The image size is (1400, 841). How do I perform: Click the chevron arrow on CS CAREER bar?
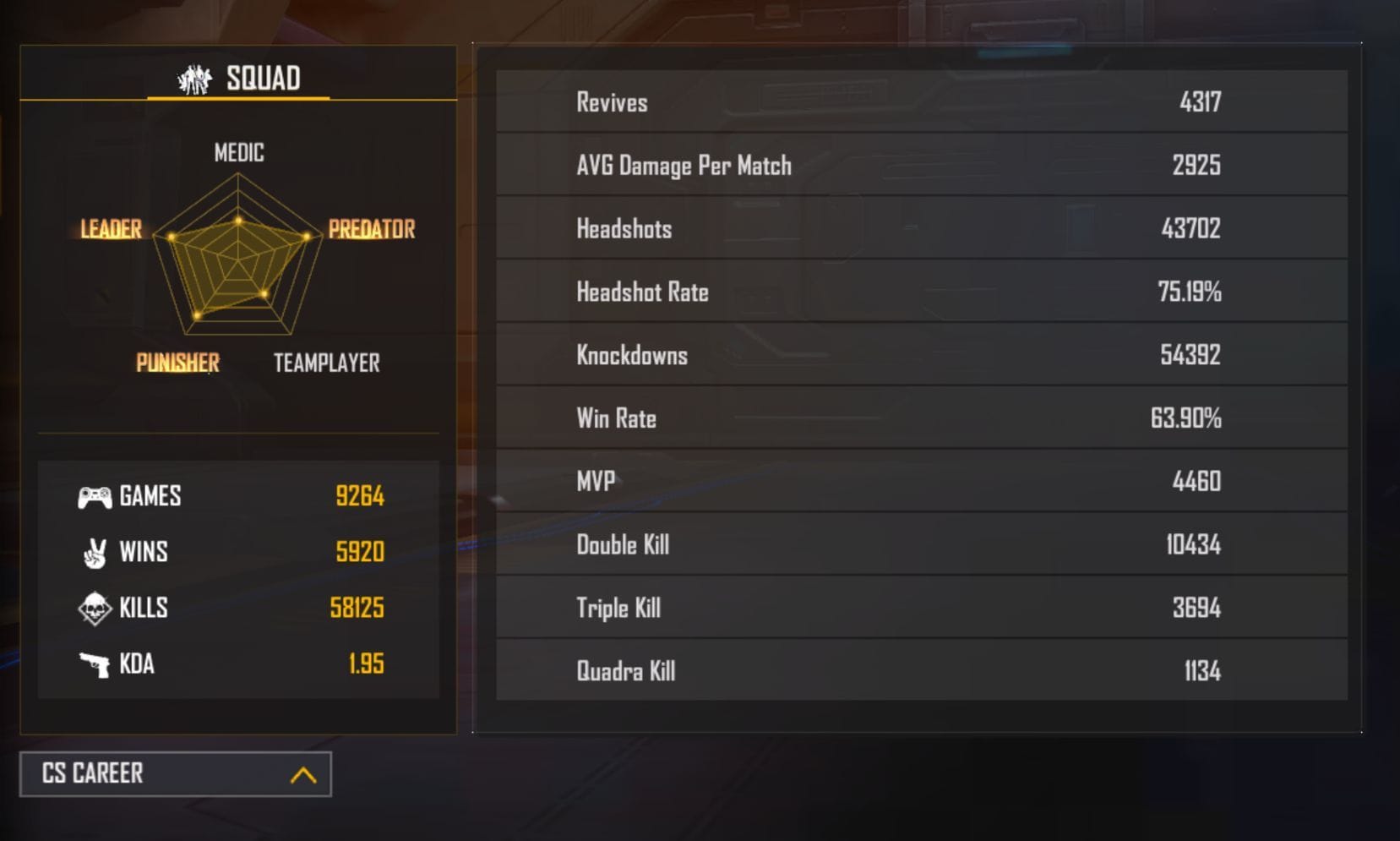tap(302, 773)
